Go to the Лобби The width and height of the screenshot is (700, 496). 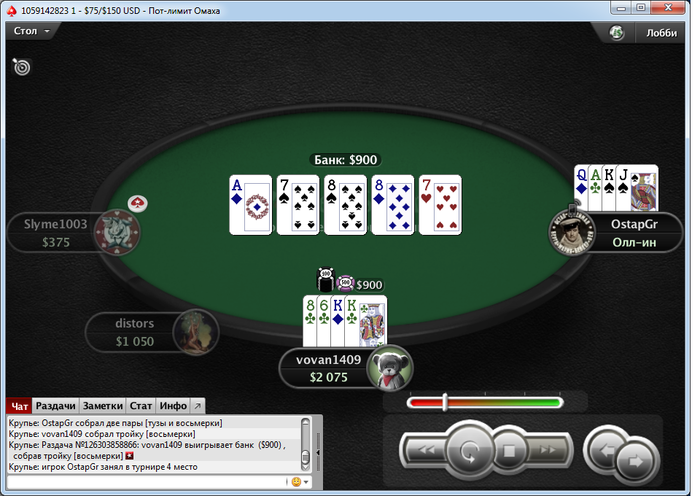coord(661,32)
